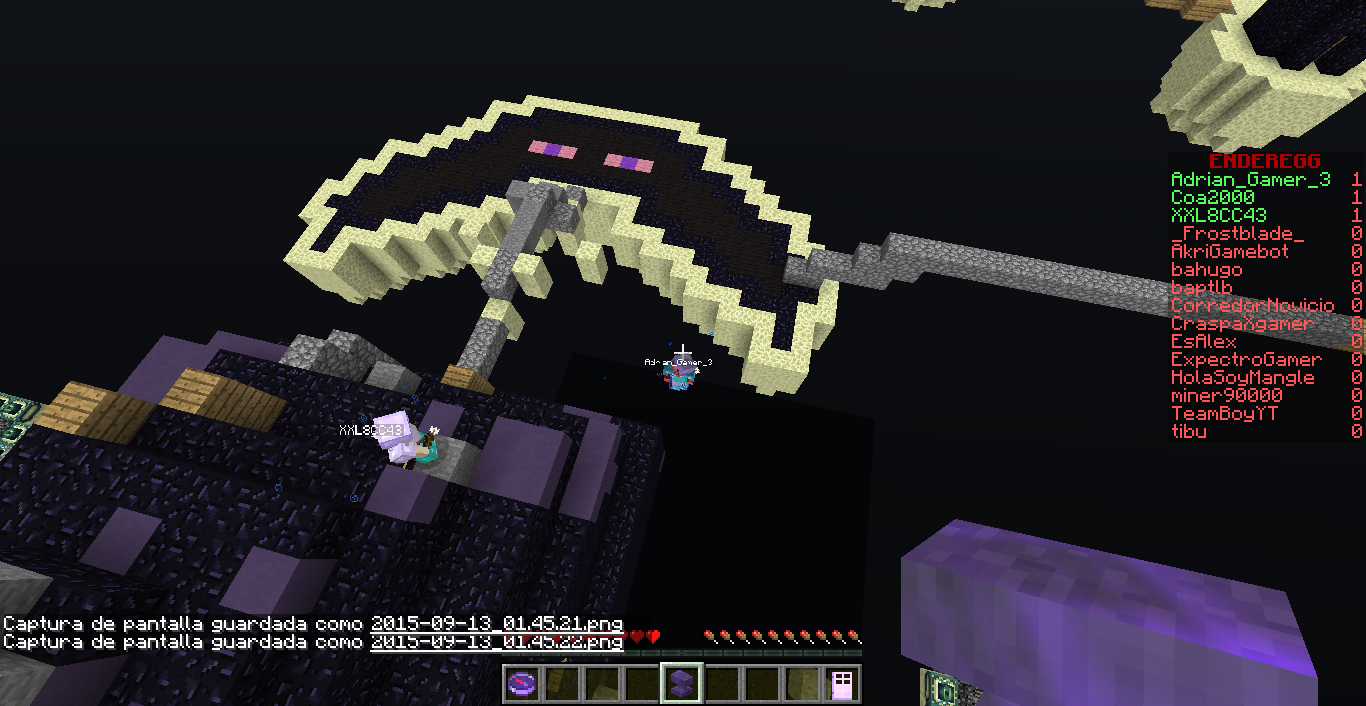Select the white door hotbar slot
Viewport: 1366px width, 706px height.
[x=841, y=684]
